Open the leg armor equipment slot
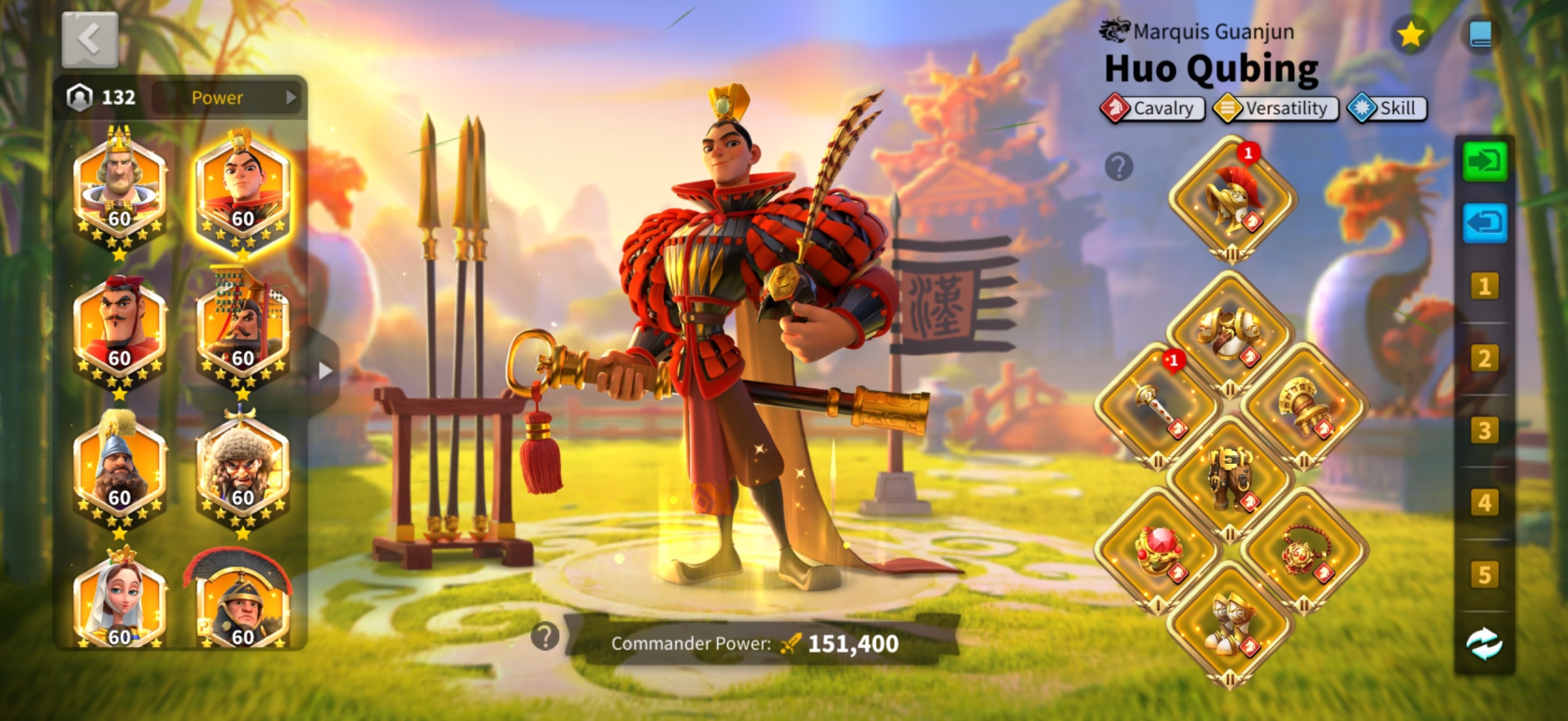Viewport: 1568px width, 721px height. 1230,477
